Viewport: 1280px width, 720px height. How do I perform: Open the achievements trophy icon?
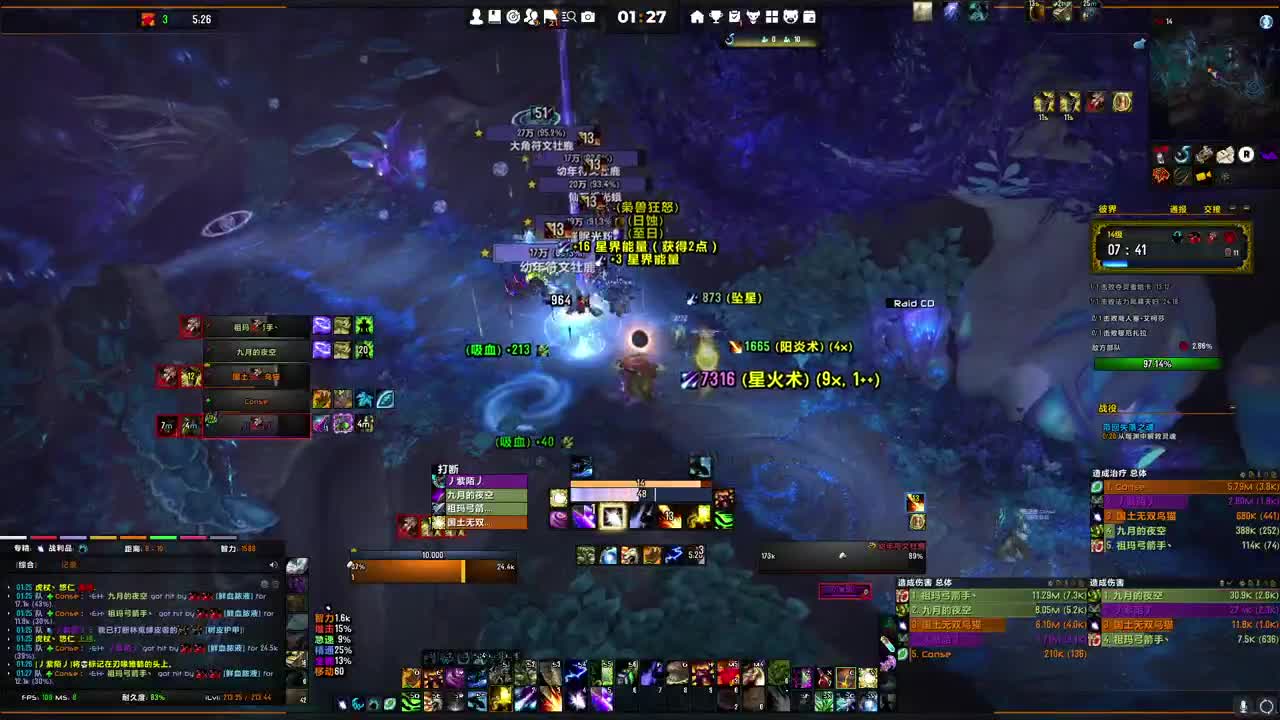click(716, 17)
